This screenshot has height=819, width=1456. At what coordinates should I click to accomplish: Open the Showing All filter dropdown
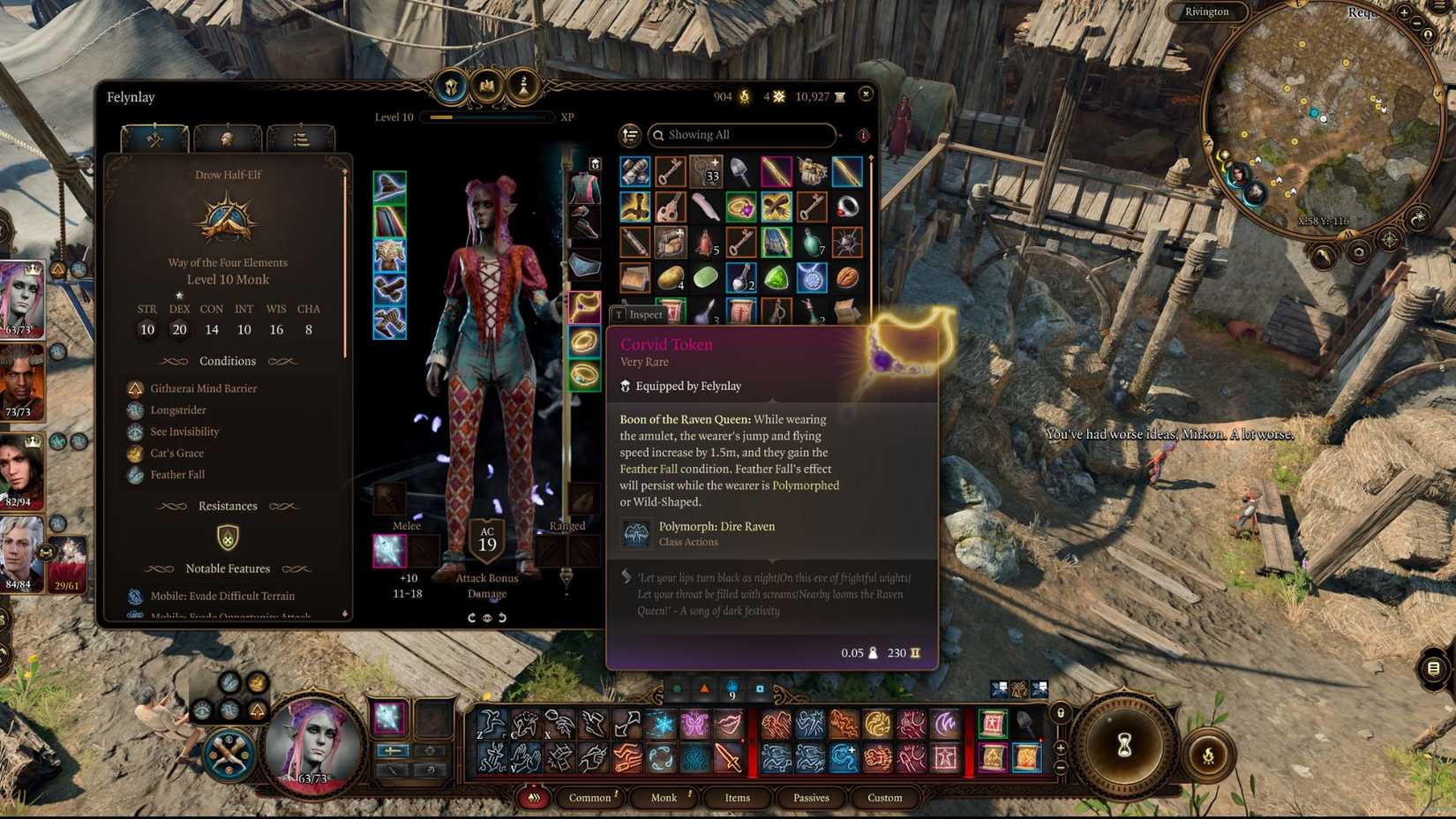click(741, 135)
